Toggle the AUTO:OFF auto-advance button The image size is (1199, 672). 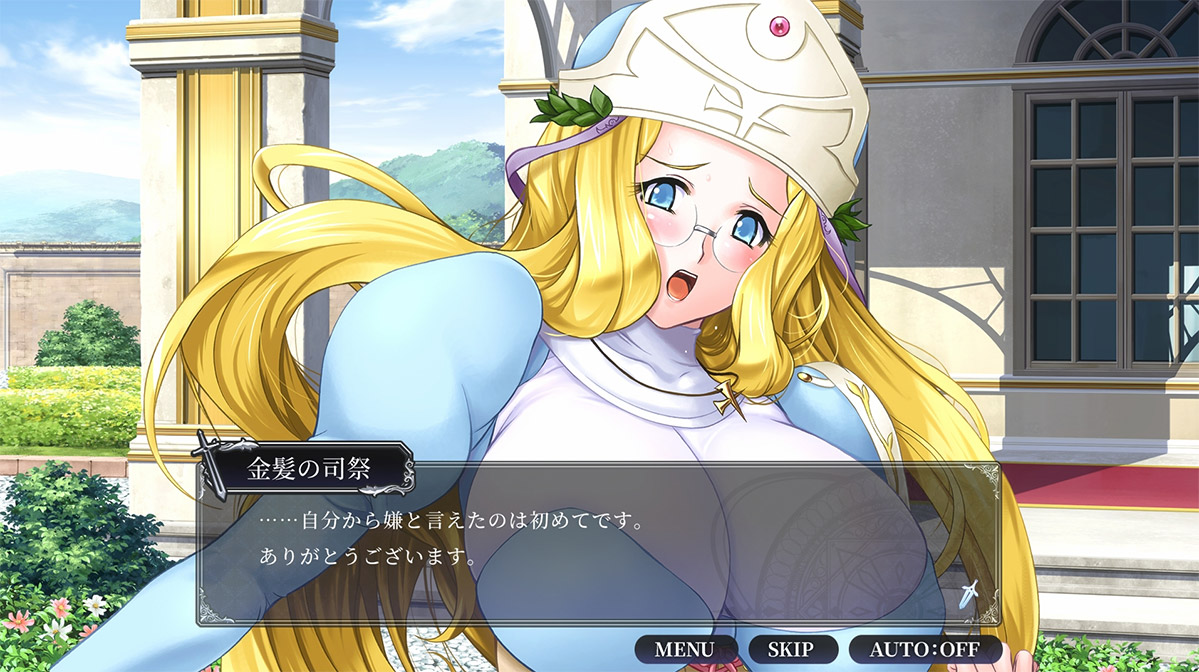924,648
